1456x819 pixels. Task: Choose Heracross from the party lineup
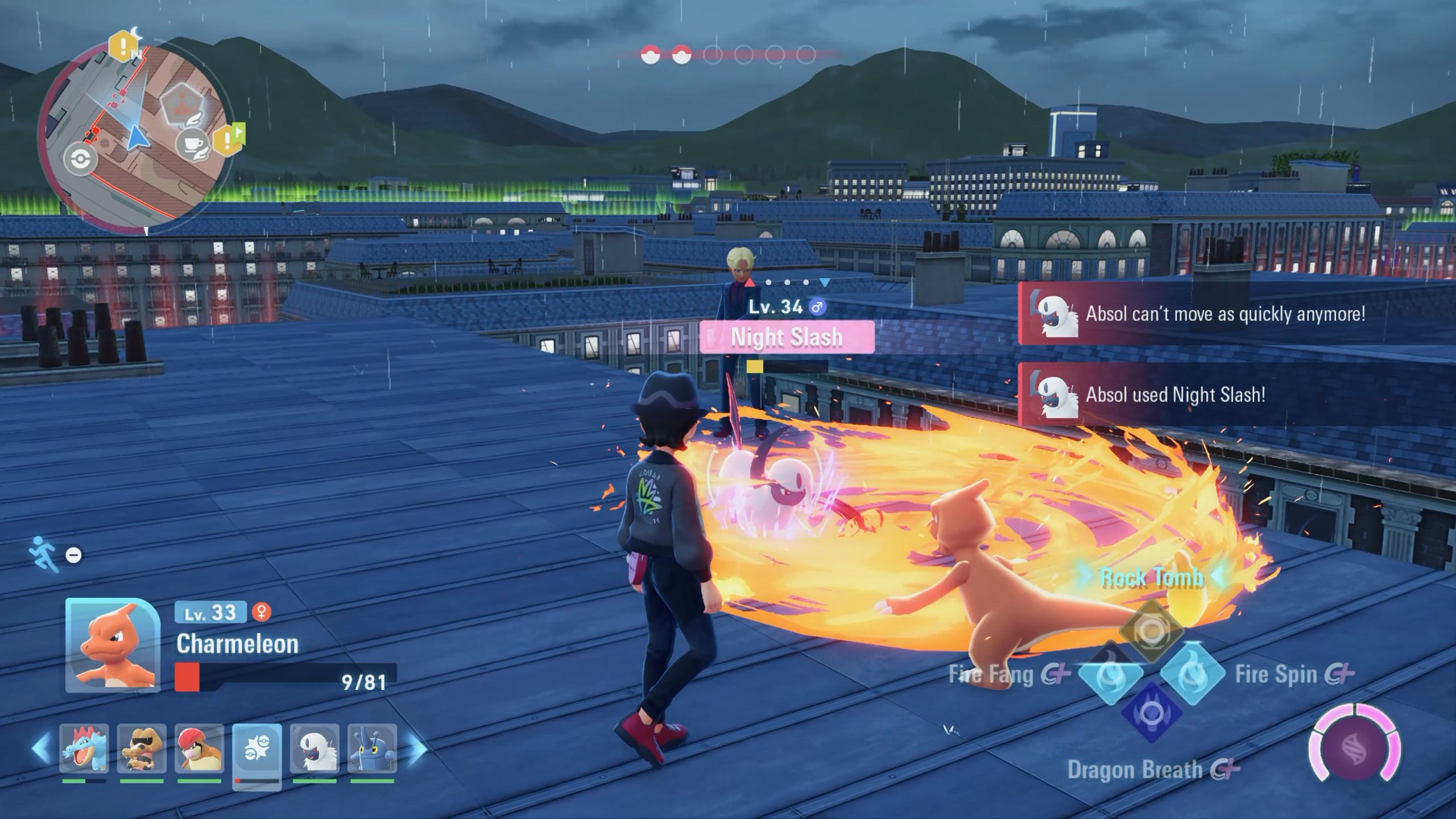(x=372, y=748)
